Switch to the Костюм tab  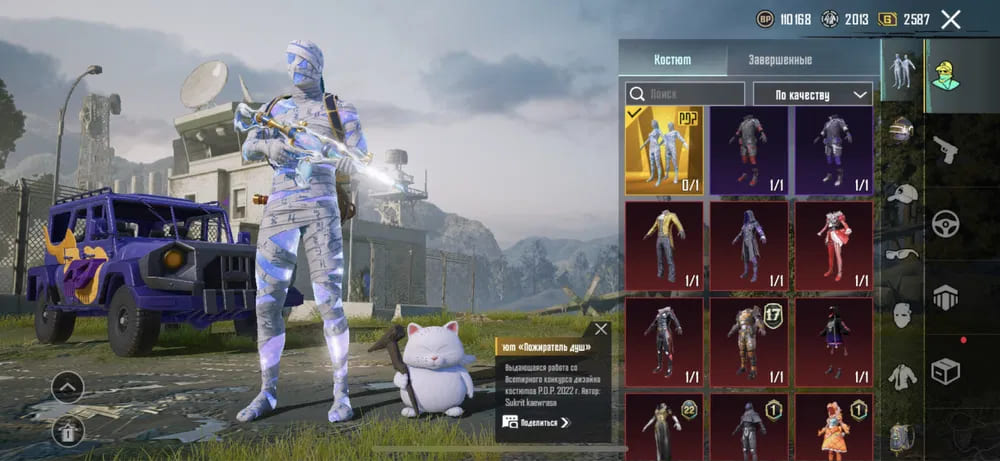click(x=672, y=60)
